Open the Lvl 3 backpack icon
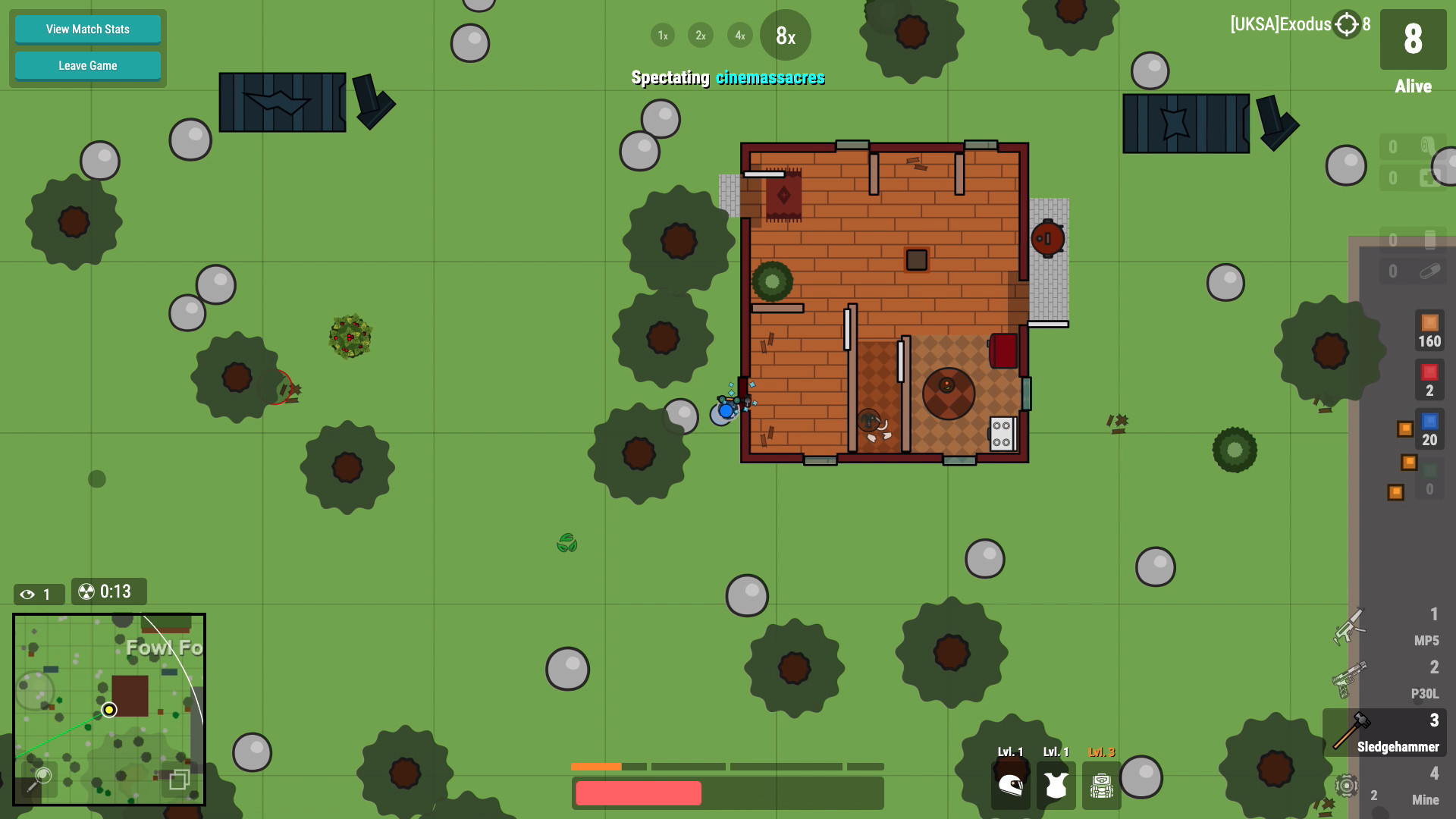This screenshot has height=819, width=1456. pos(1100,785)
